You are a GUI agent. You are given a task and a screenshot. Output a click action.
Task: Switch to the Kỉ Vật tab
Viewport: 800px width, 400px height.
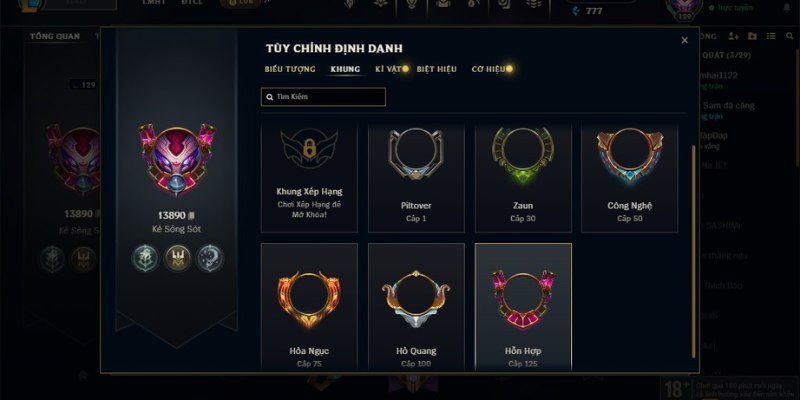point(388,69)
